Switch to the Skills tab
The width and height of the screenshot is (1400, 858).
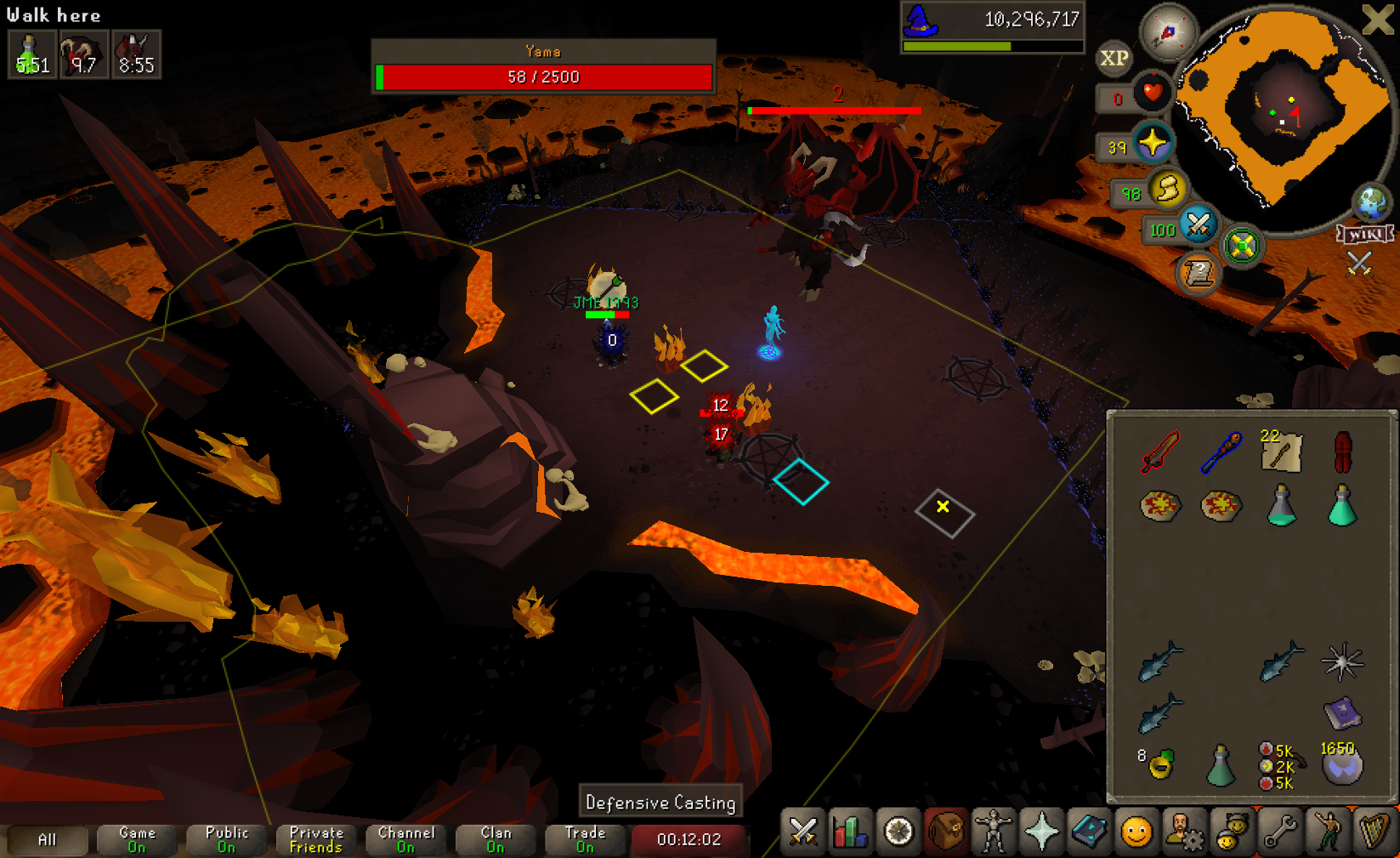850,832
